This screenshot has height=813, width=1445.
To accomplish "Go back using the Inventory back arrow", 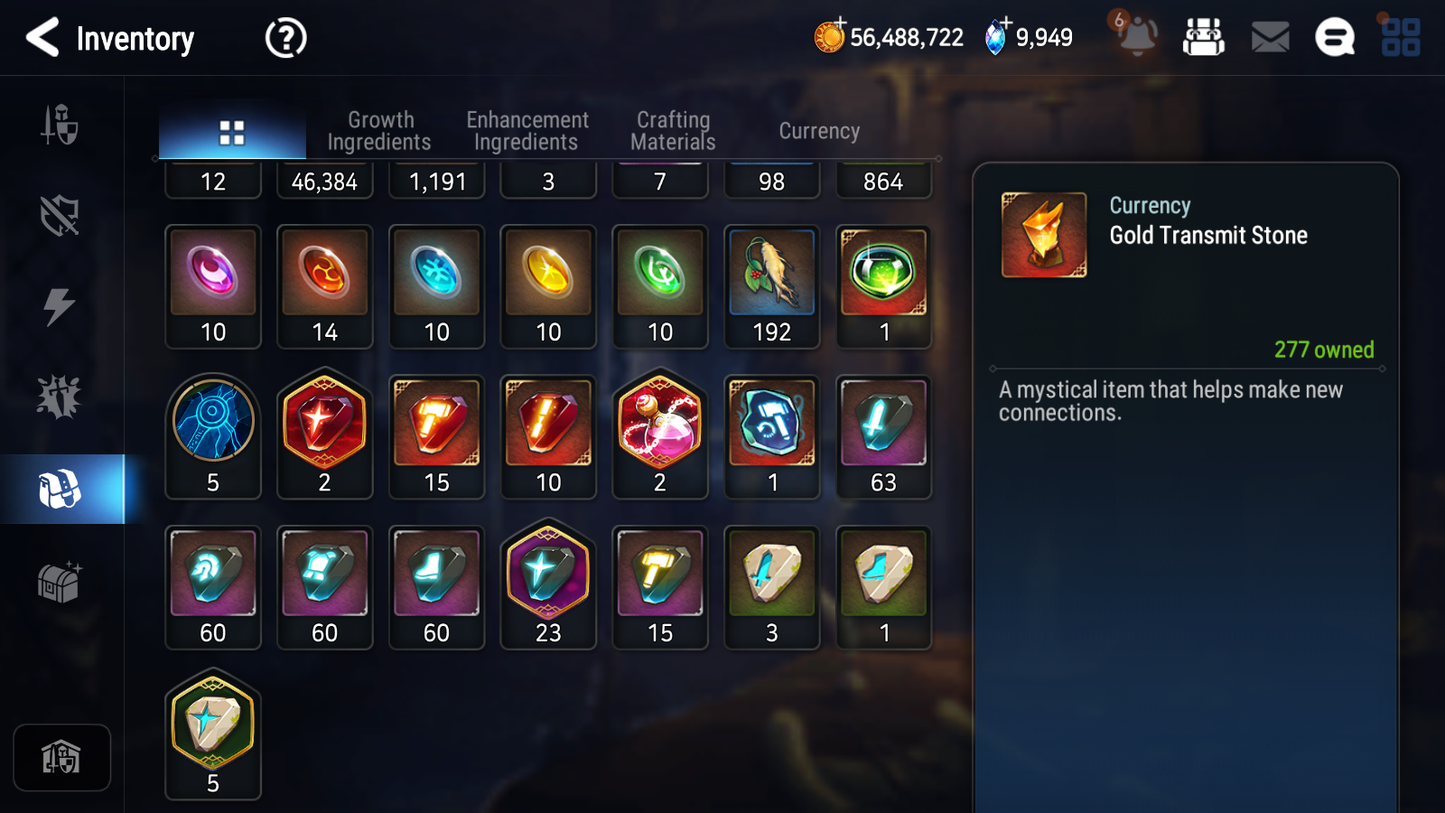I will point(41,37).
